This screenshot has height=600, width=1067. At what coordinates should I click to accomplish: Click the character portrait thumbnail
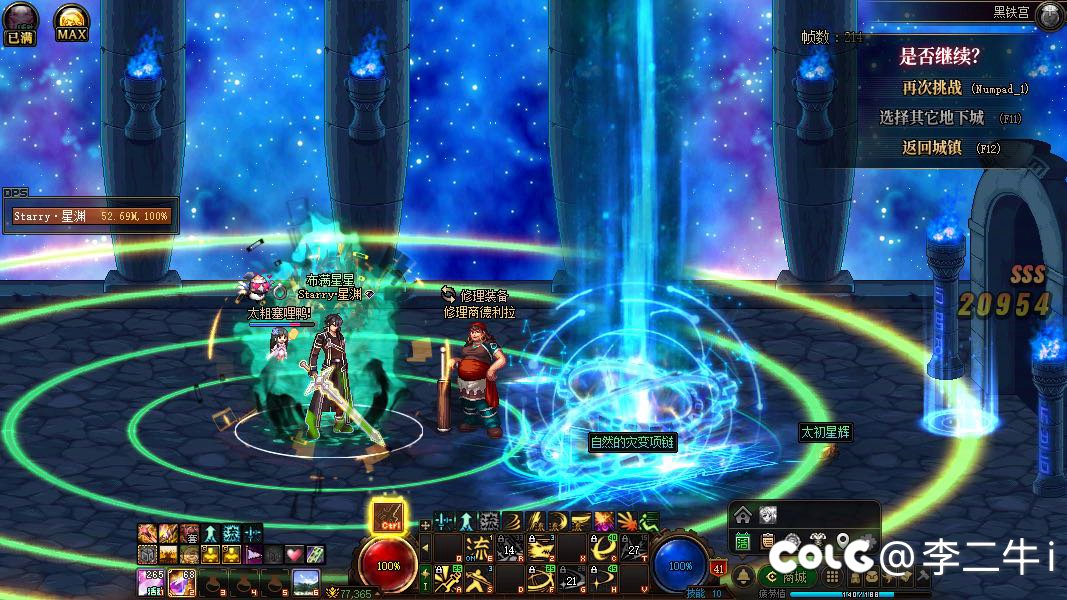[x=768, y=515]
